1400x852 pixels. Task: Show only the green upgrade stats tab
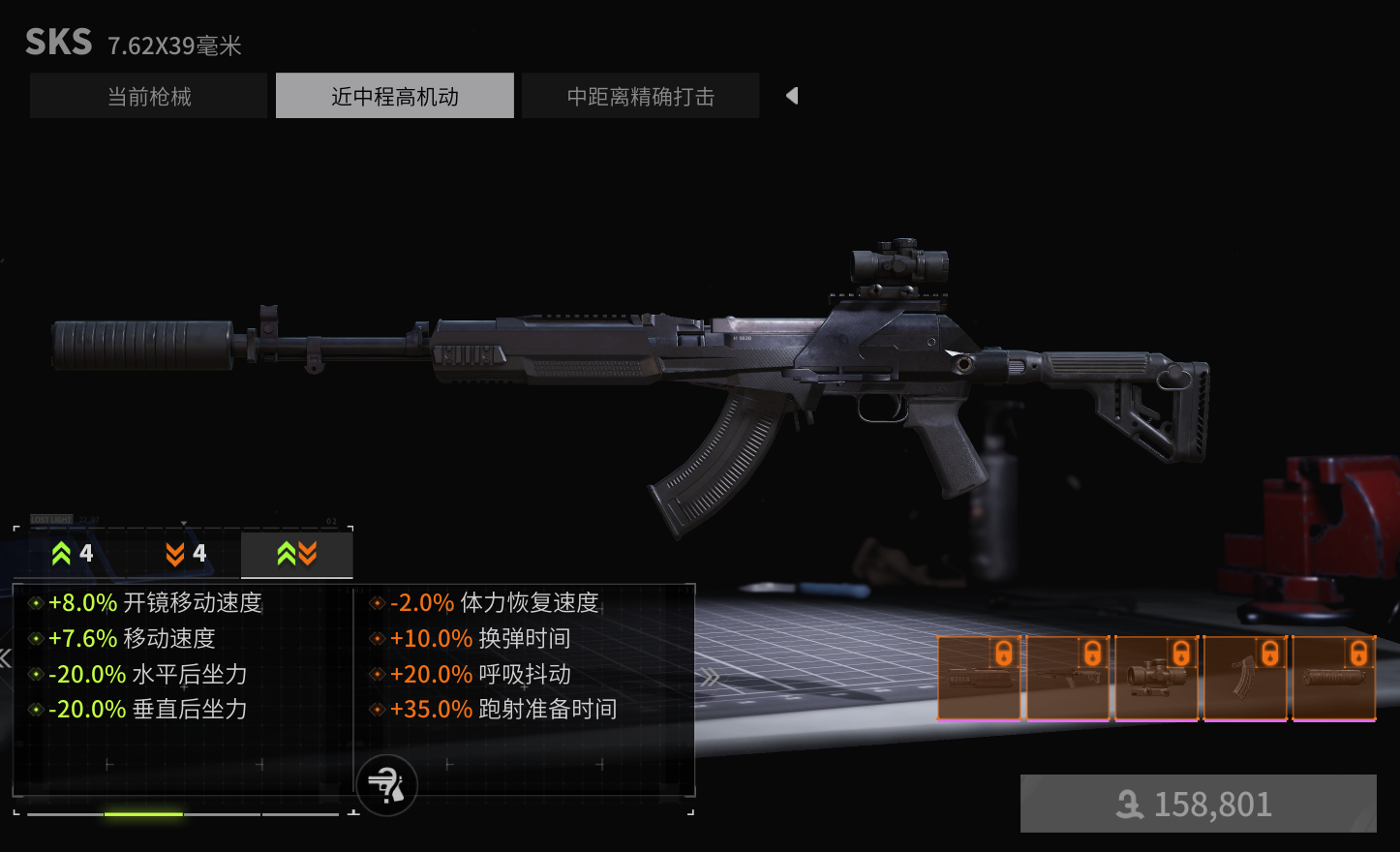(73, 554)
